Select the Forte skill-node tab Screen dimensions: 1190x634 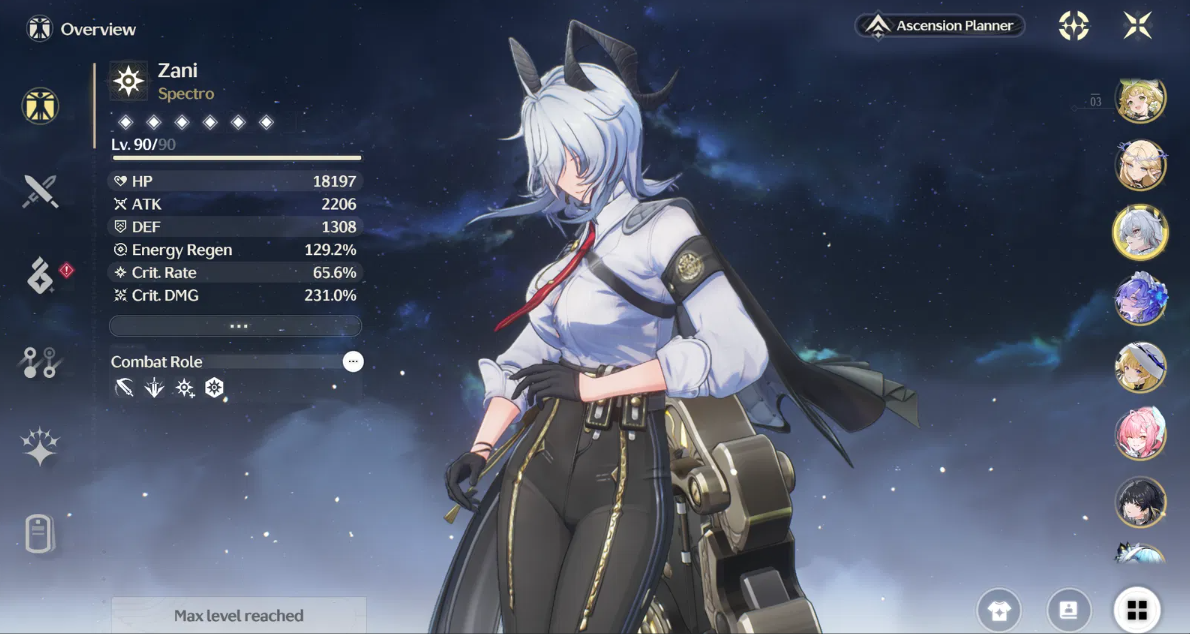(41, 362)
